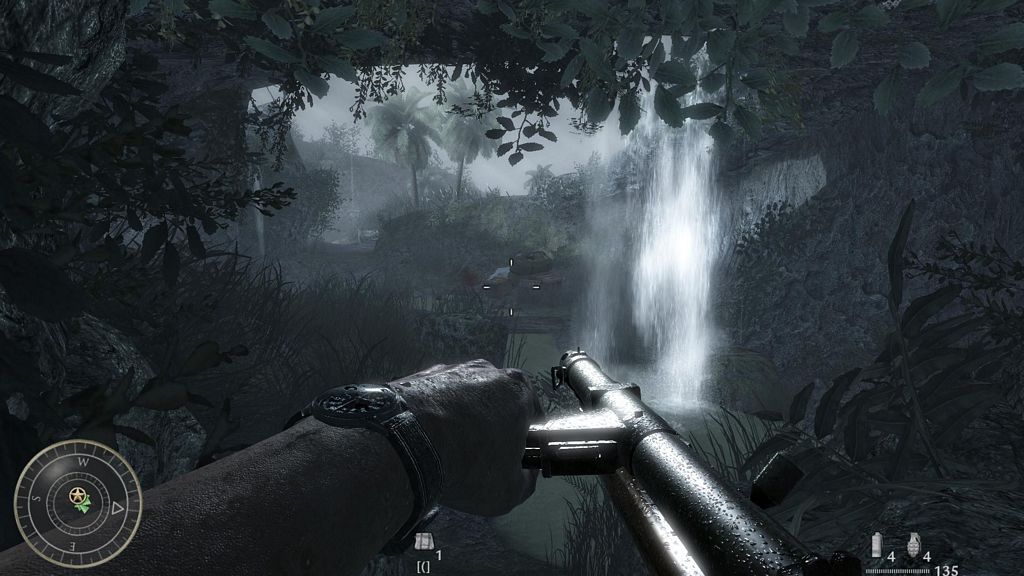Click the gold star objective marker on compass

point(77,494)
